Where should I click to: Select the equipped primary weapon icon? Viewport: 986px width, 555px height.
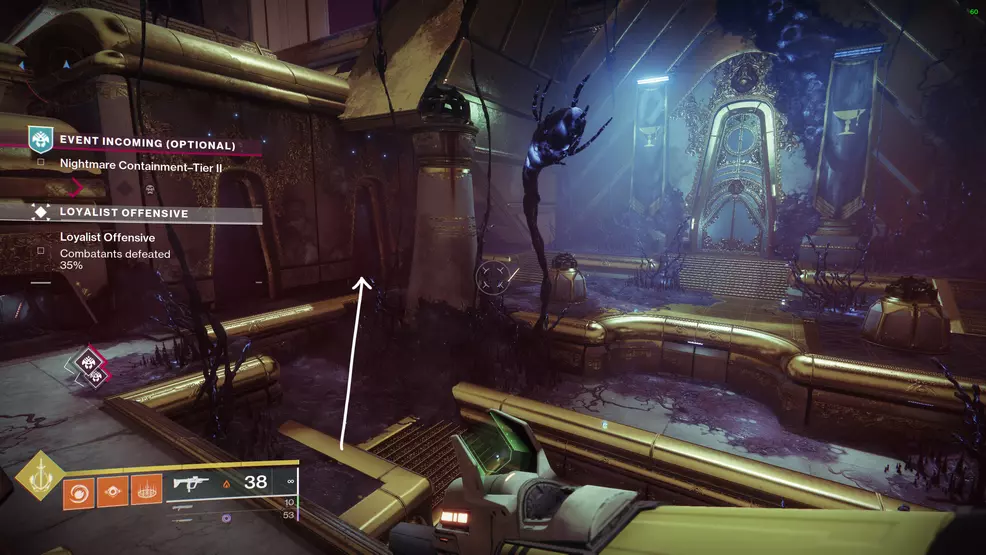point(193,483)
